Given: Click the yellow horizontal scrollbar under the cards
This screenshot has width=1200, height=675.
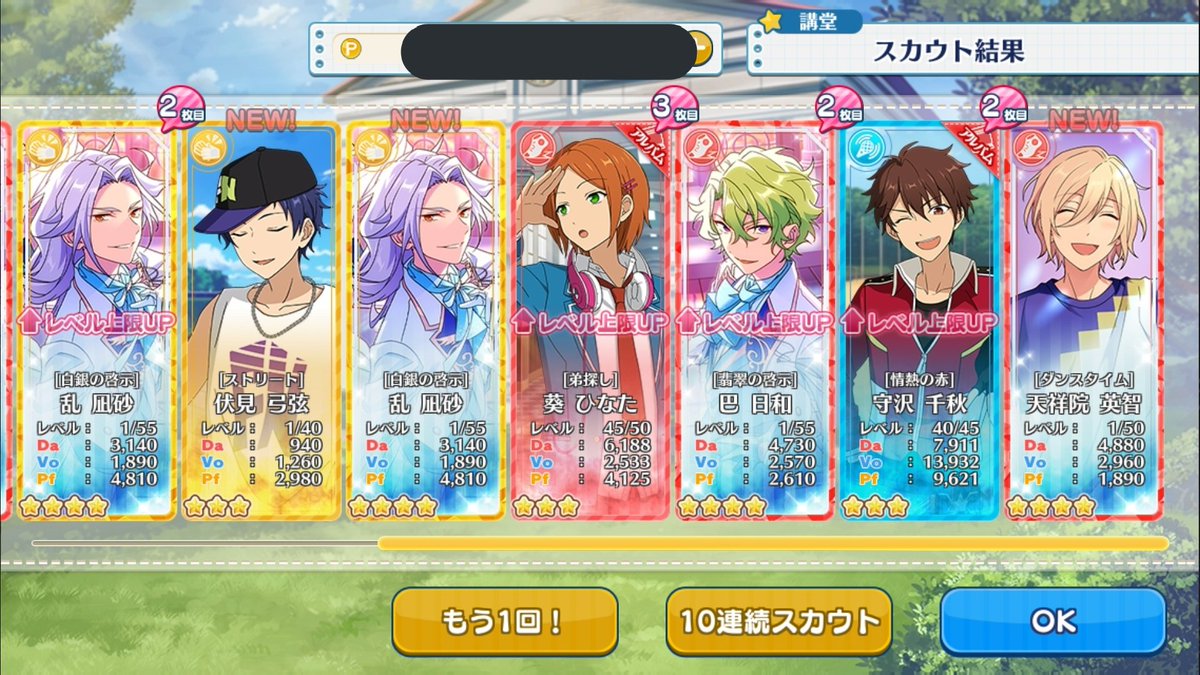Looking at the screenshot, I should pyautogui.click(x=772, y=543).
